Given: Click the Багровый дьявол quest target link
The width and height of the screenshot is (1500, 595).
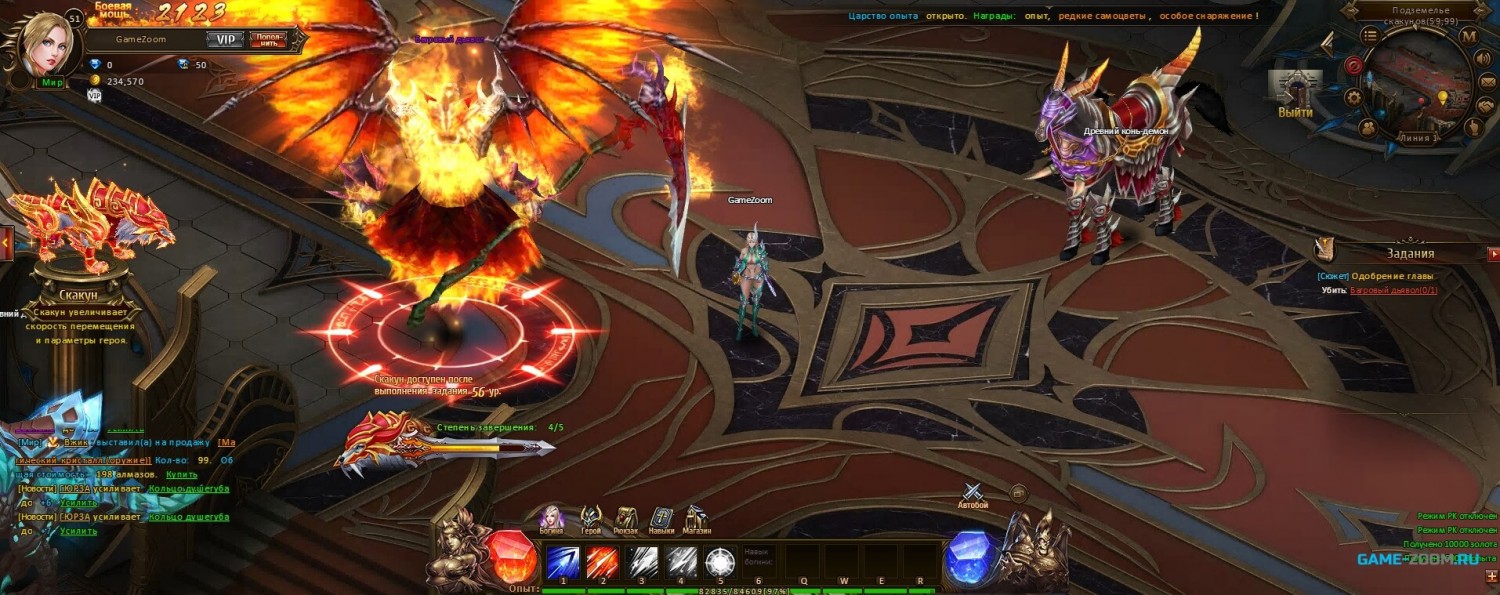Looking at the screenshot, I should pyautogui.click(x=1393, y=290).
